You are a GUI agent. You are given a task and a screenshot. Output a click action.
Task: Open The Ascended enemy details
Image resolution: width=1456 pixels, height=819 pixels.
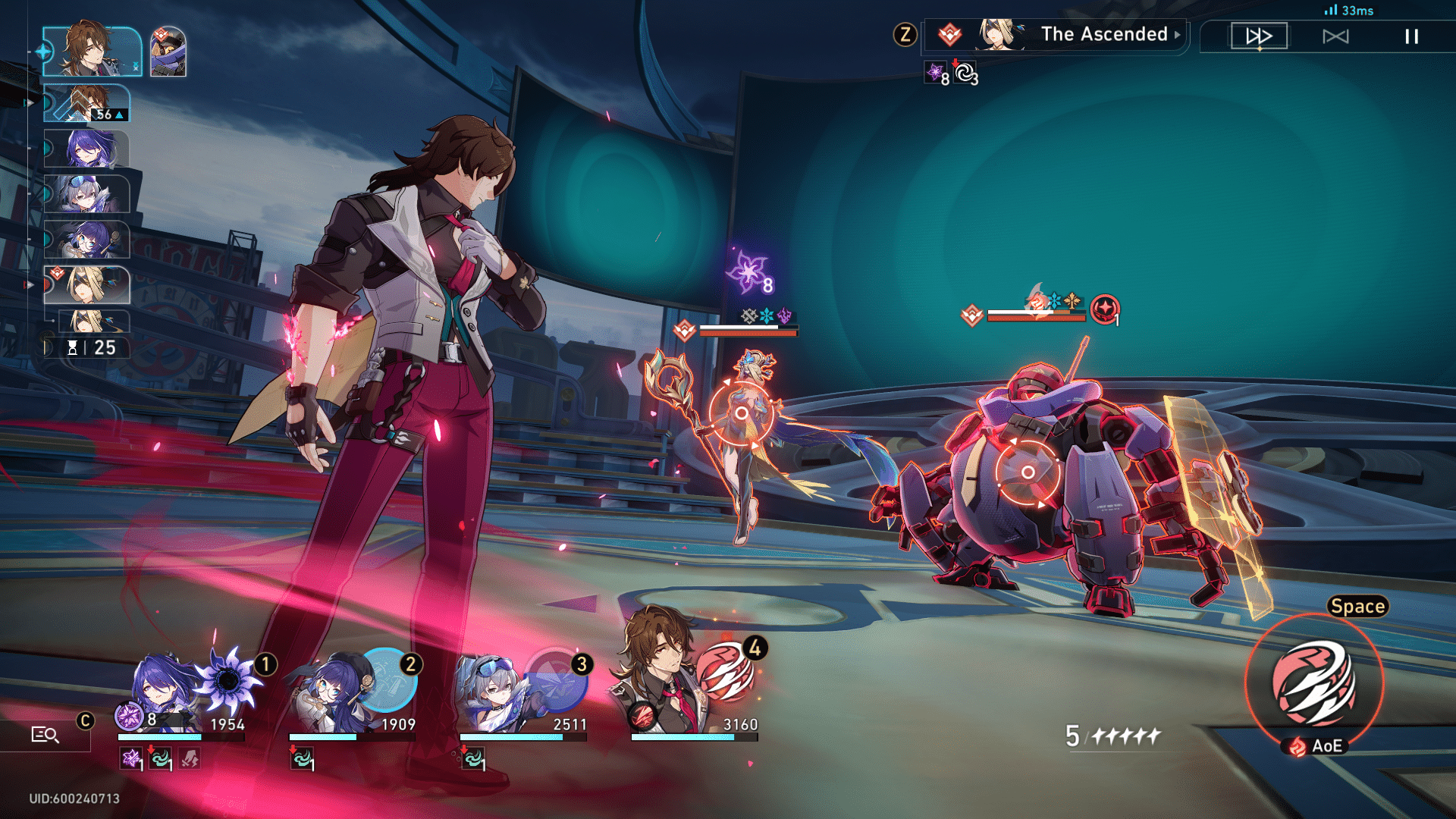(1103, 34)
